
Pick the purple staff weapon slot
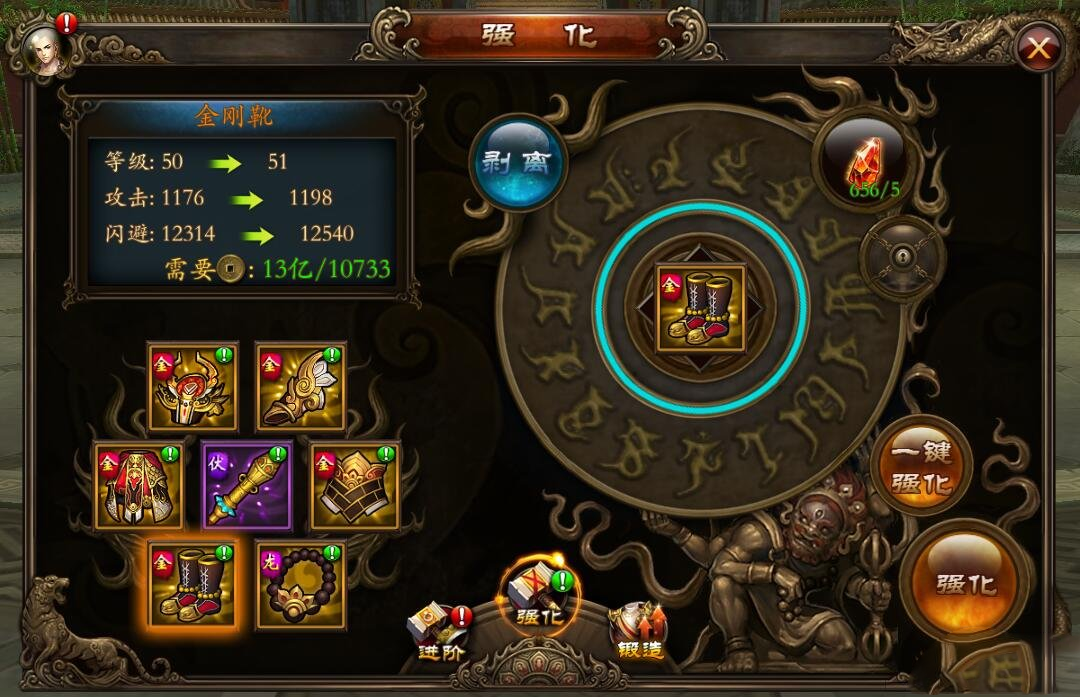[247, 486]
